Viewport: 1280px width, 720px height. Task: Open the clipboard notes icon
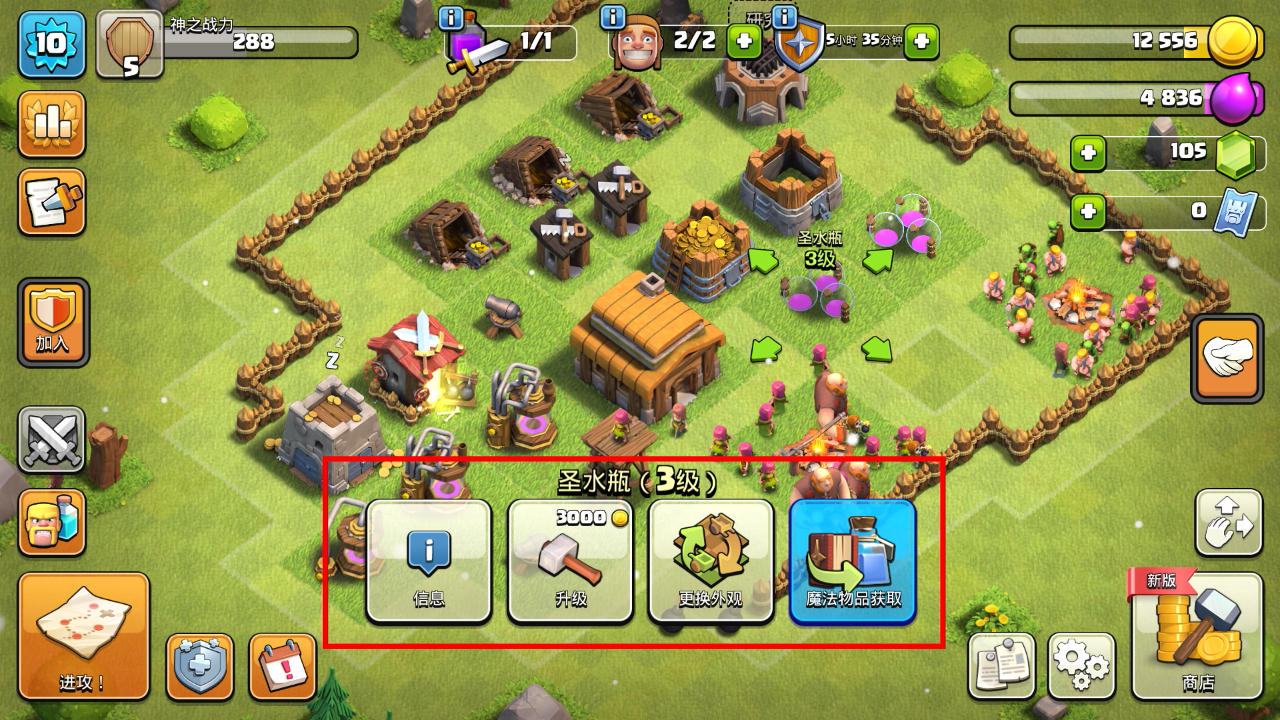click(x=1001, y=665)
